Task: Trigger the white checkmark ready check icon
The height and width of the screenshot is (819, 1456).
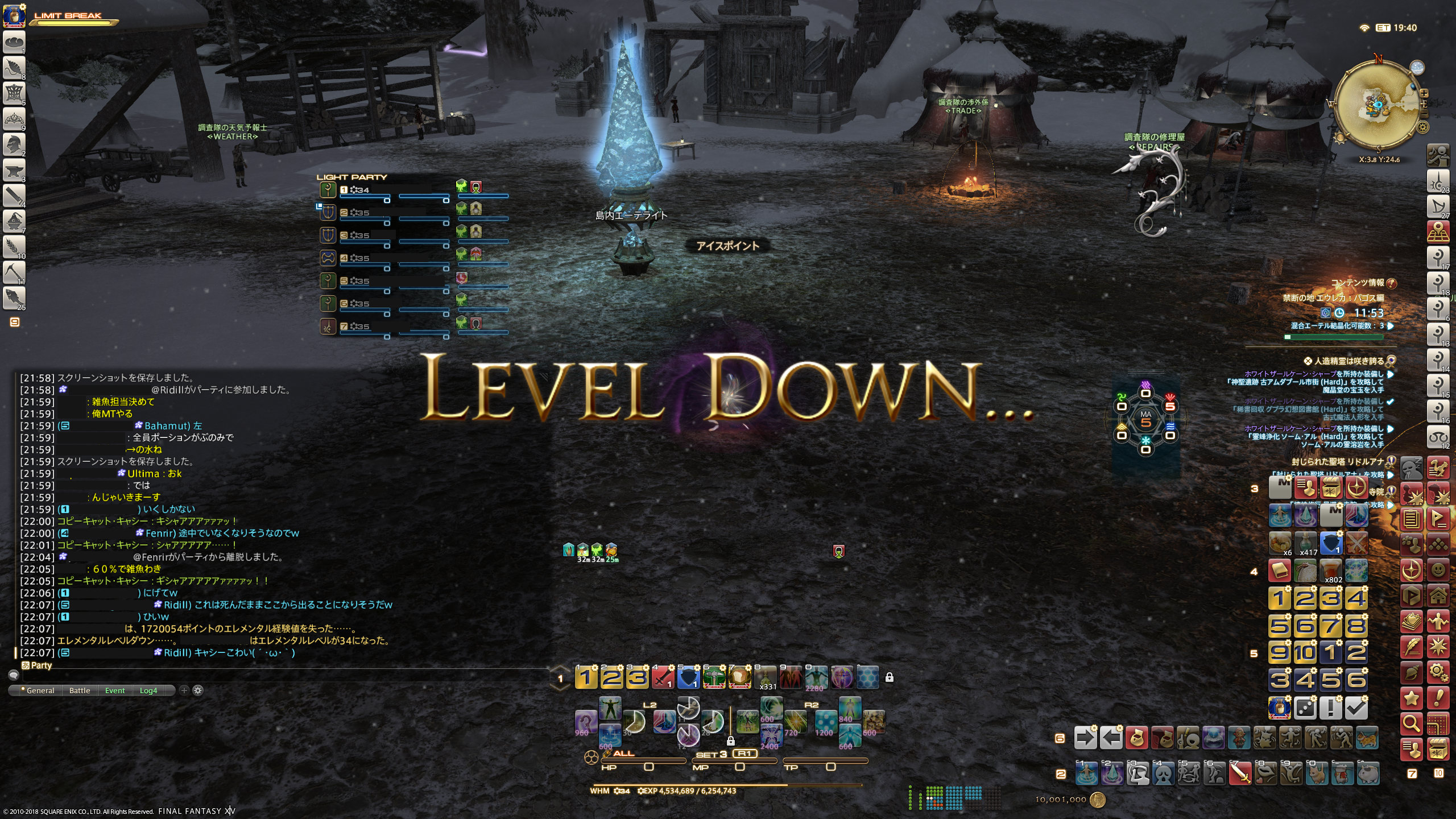Action: click(x=1356, y=708)
